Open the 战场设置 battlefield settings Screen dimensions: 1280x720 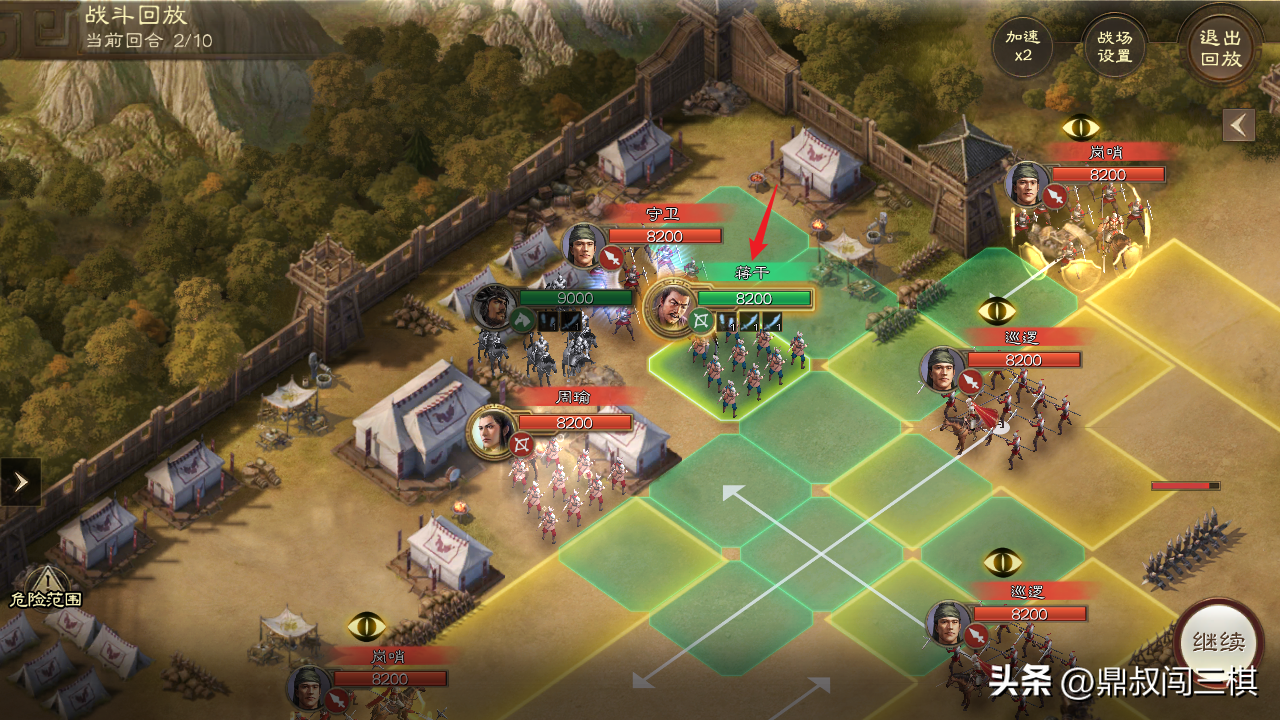point(1114,46)
